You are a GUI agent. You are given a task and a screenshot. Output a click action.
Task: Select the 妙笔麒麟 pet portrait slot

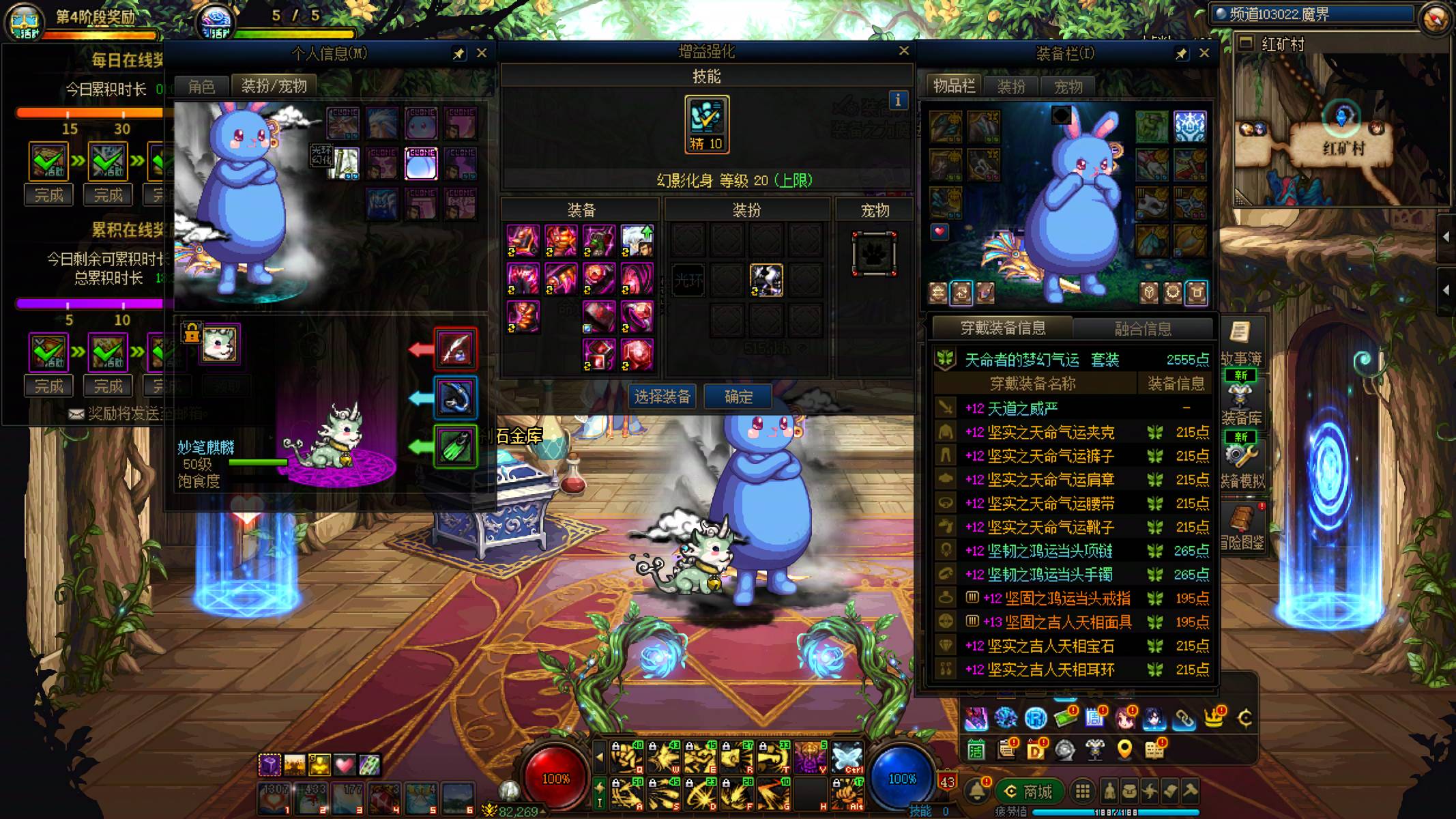(220, 343)
